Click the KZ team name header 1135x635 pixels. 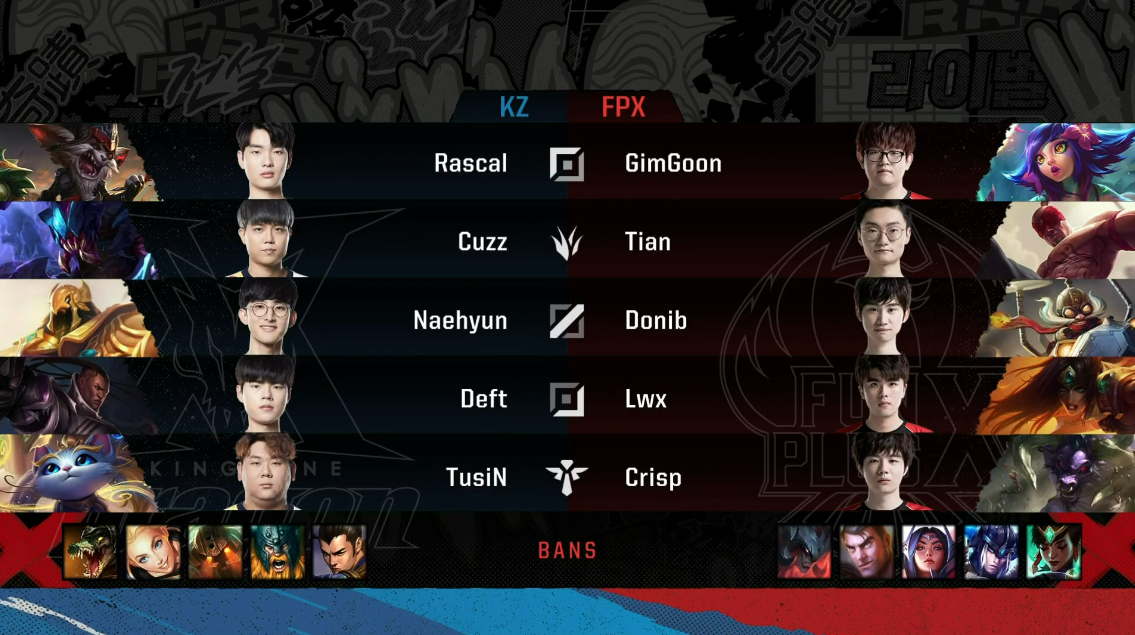click(x=514, y=107)
